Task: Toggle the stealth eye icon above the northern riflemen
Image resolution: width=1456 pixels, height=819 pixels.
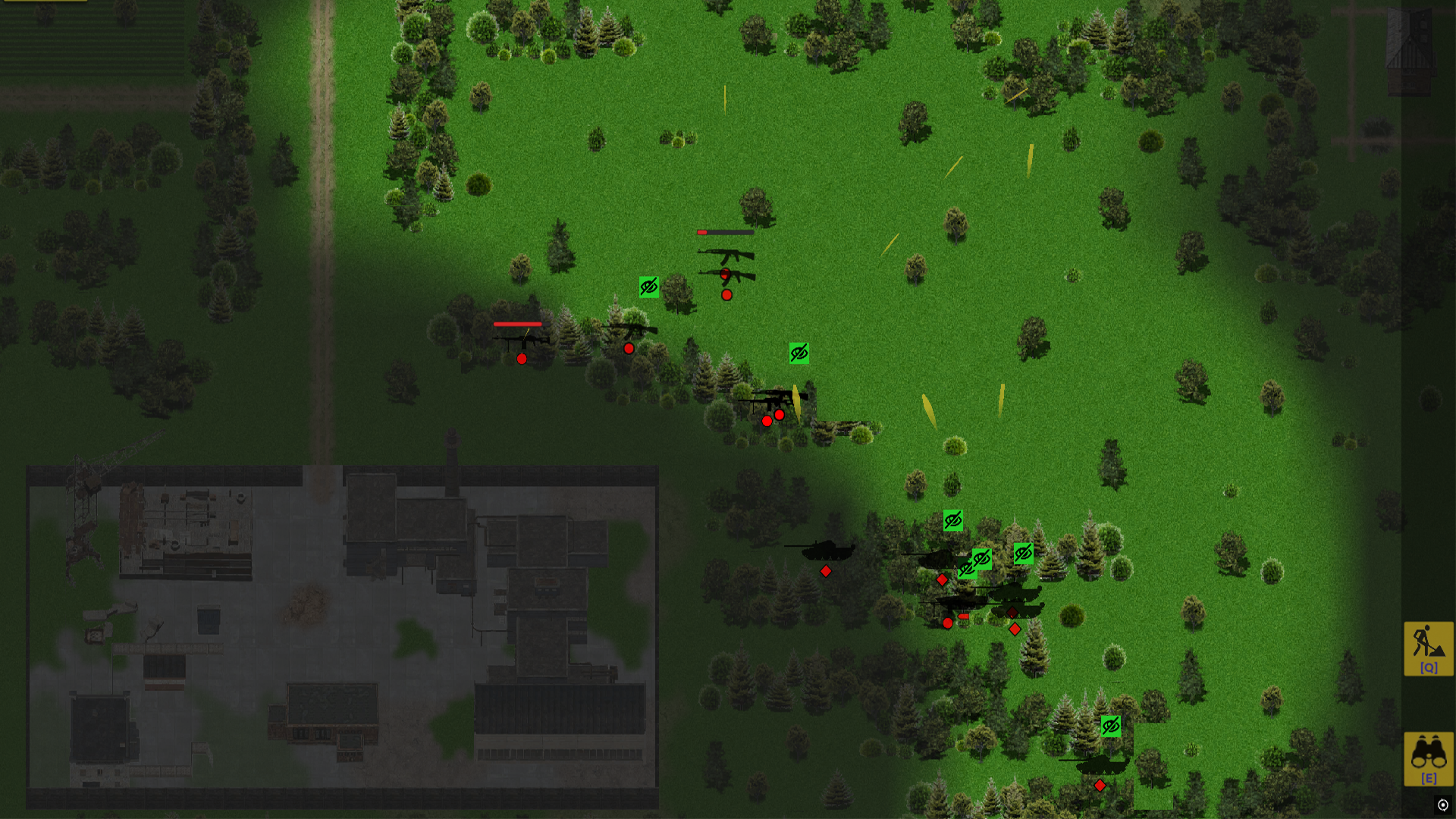Action: tap(648, 286)
